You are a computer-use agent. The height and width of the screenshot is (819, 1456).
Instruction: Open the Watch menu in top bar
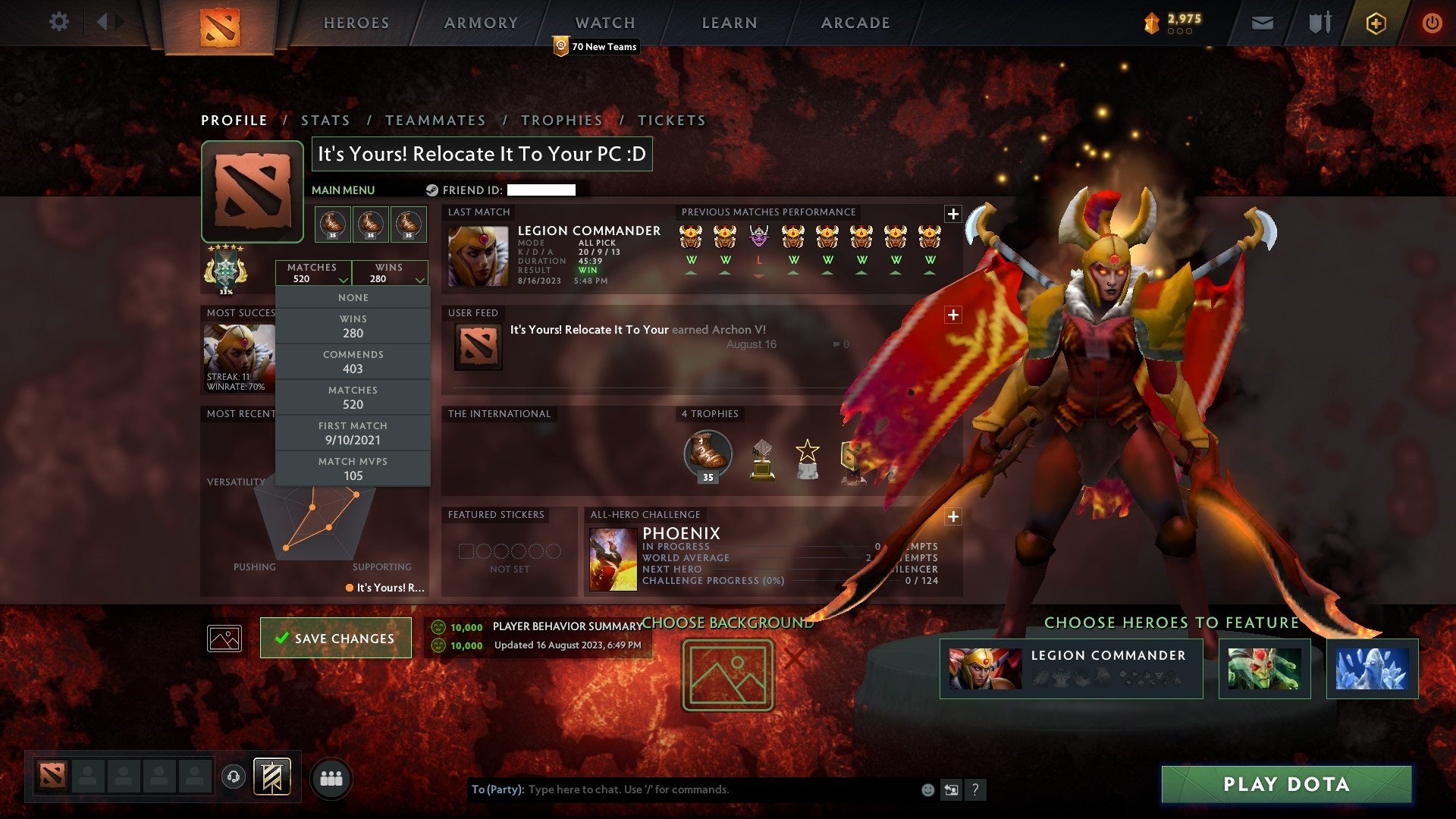pos(604,23)
